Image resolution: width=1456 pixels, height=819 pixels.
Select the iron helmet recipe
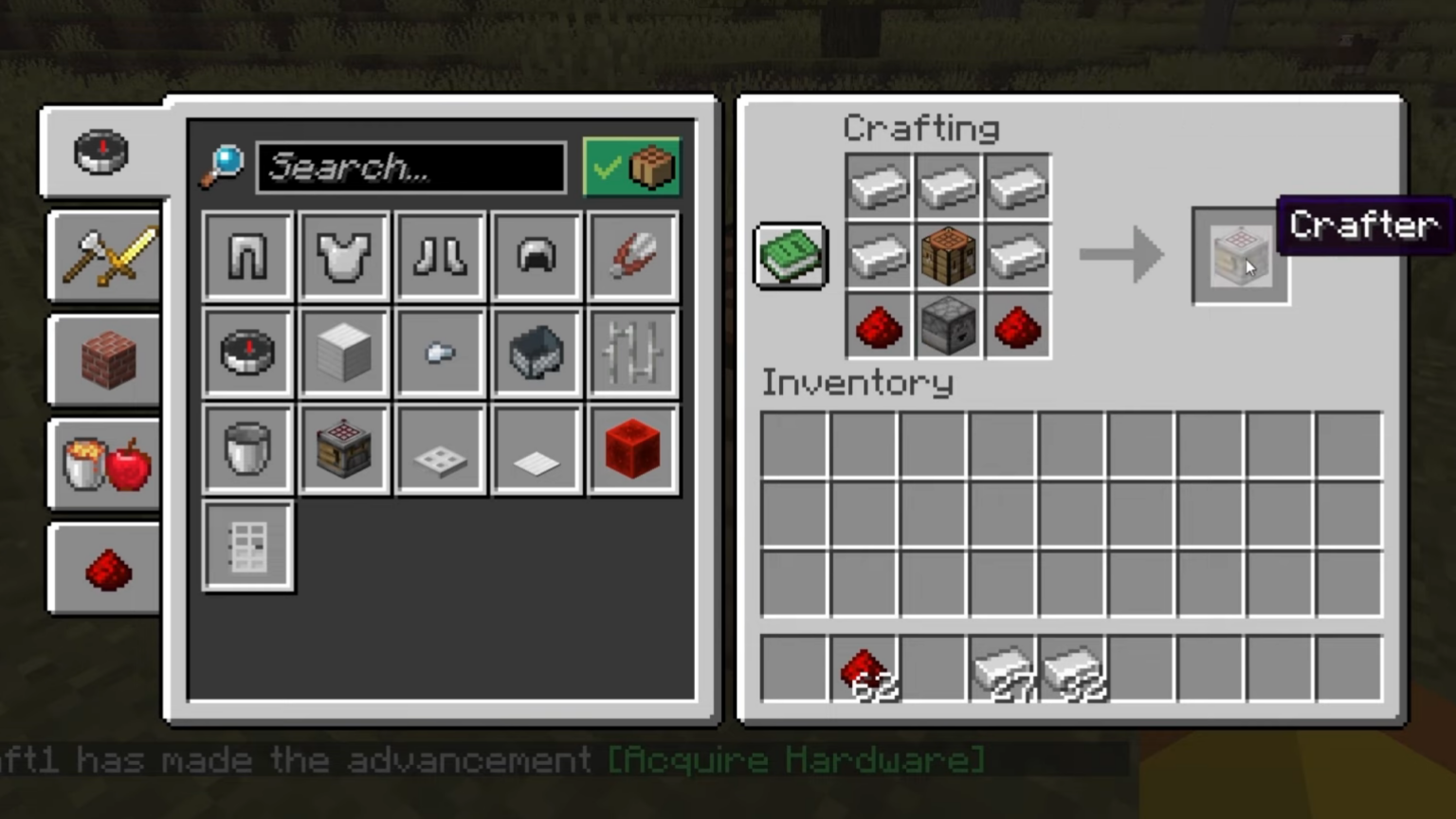pos(536,256)
